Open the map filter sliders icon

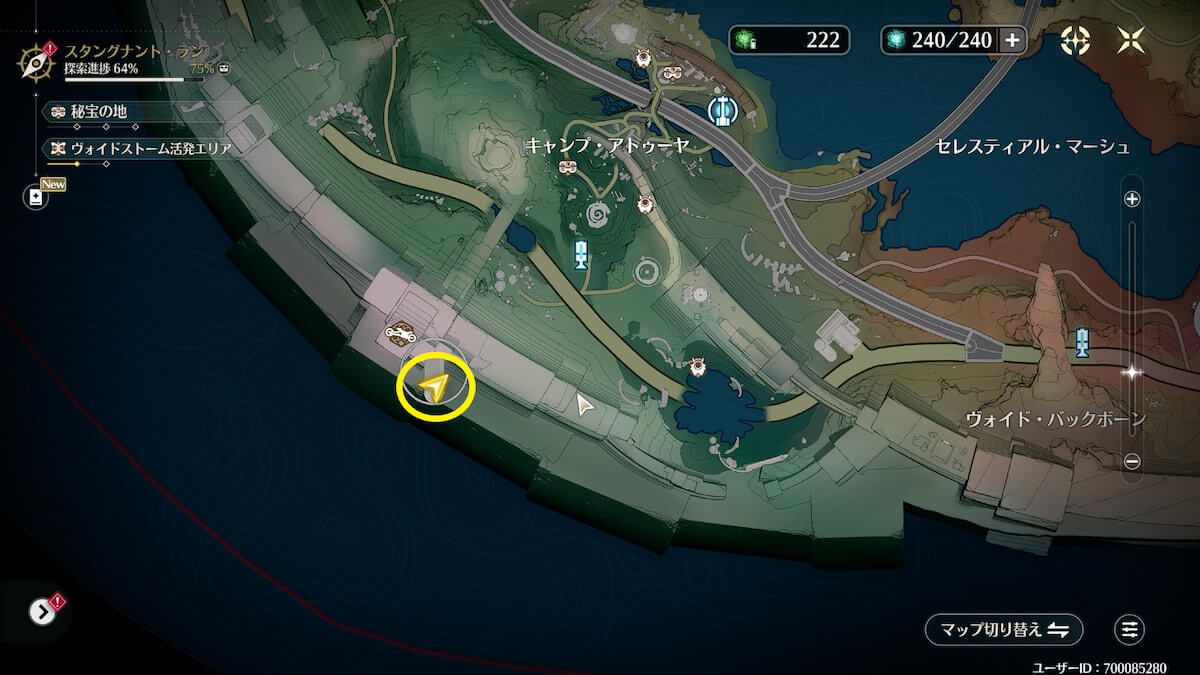[x=1129, y=629]
